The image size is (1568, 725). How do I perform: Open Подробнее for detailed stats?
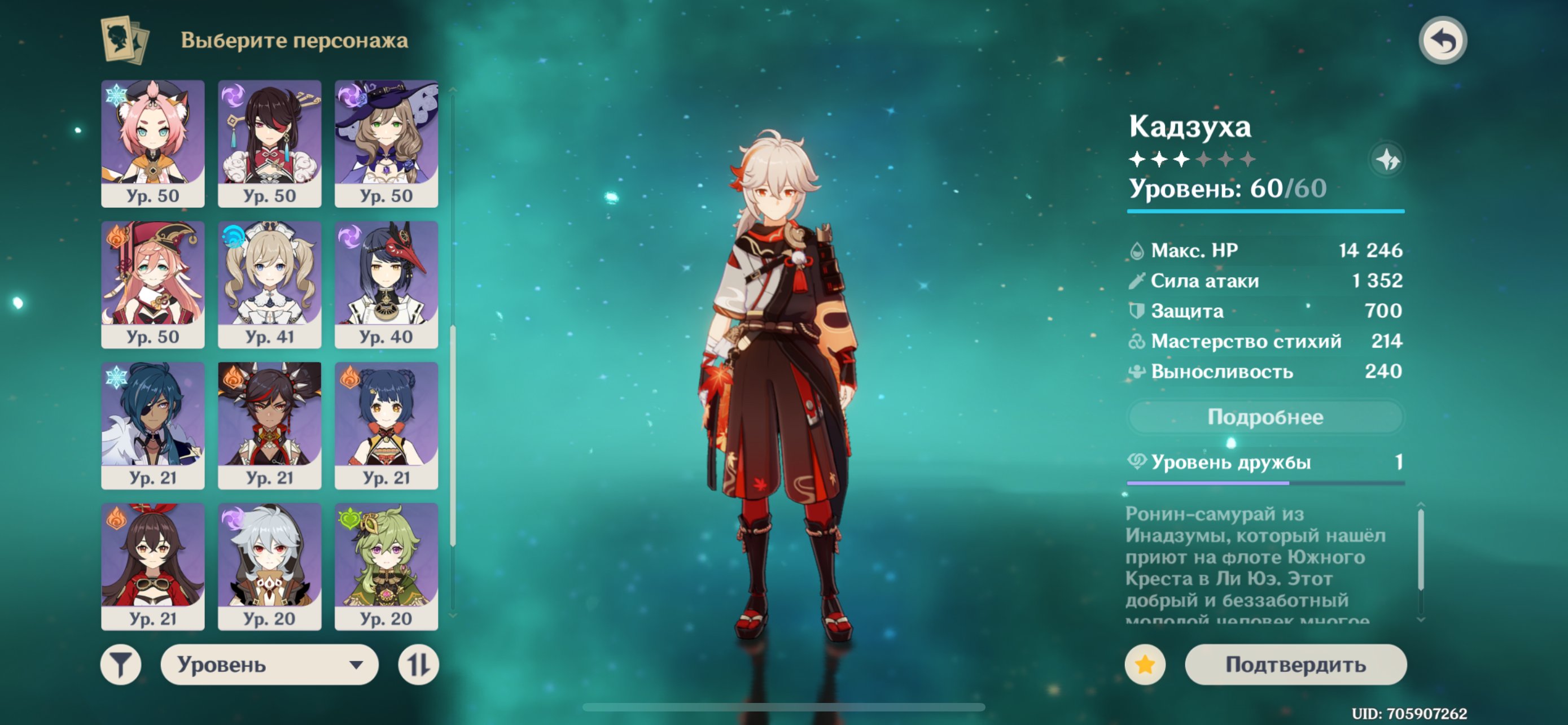coord(1265,417)
